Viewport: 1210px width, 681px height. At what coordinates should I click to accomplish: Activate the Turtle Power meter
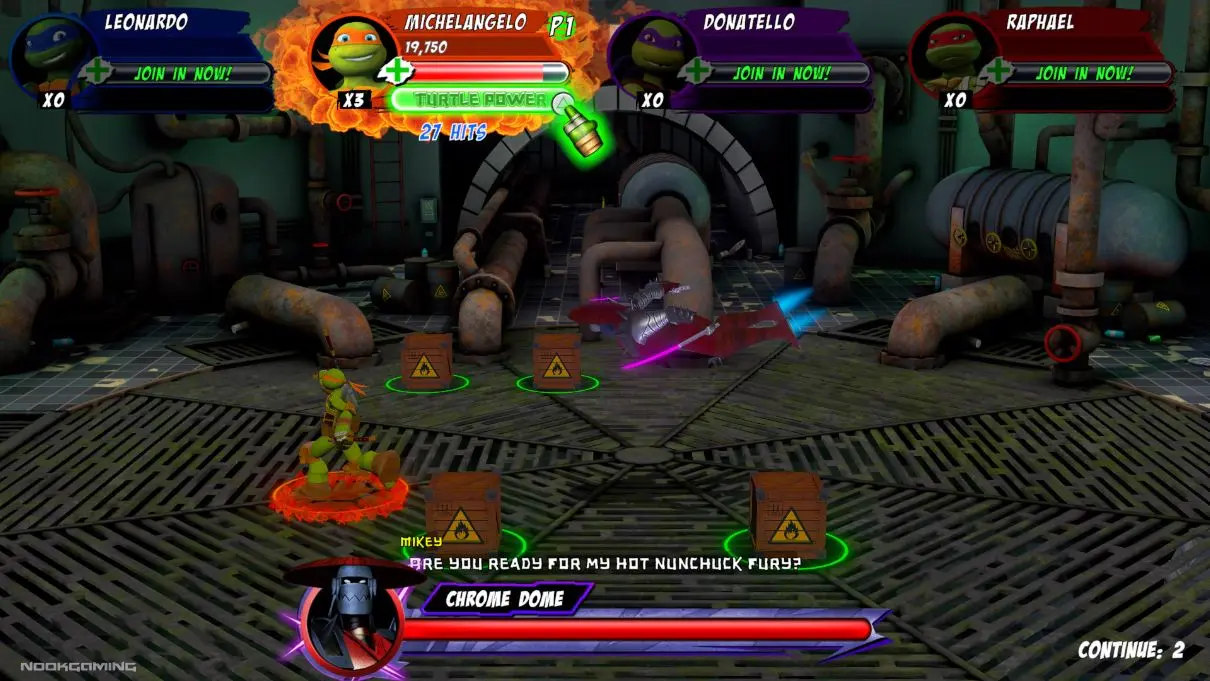[480, 100]
